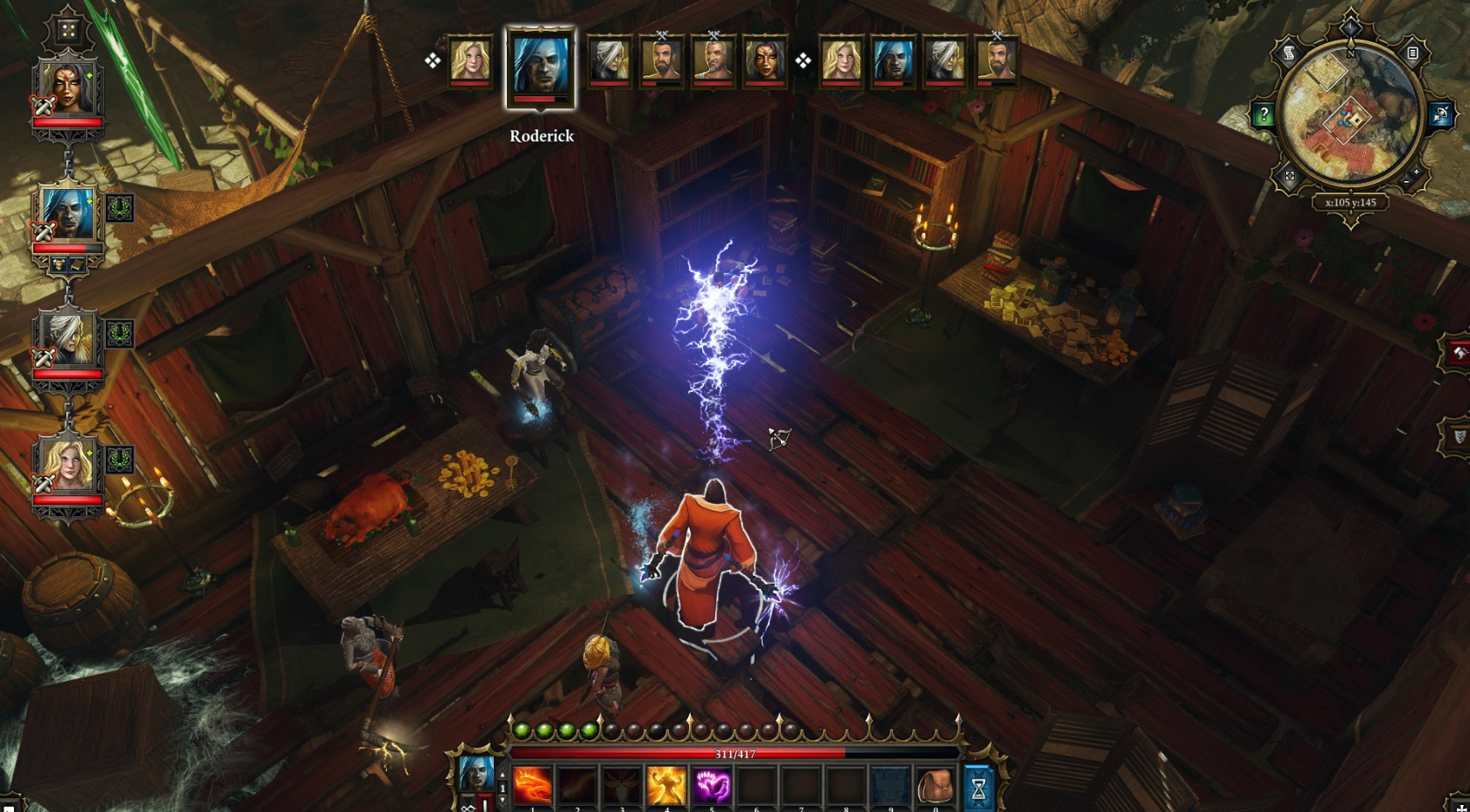Select the glowing eye waypoint icon right of minimap
1470x812 pixels.
point(1441,115)
